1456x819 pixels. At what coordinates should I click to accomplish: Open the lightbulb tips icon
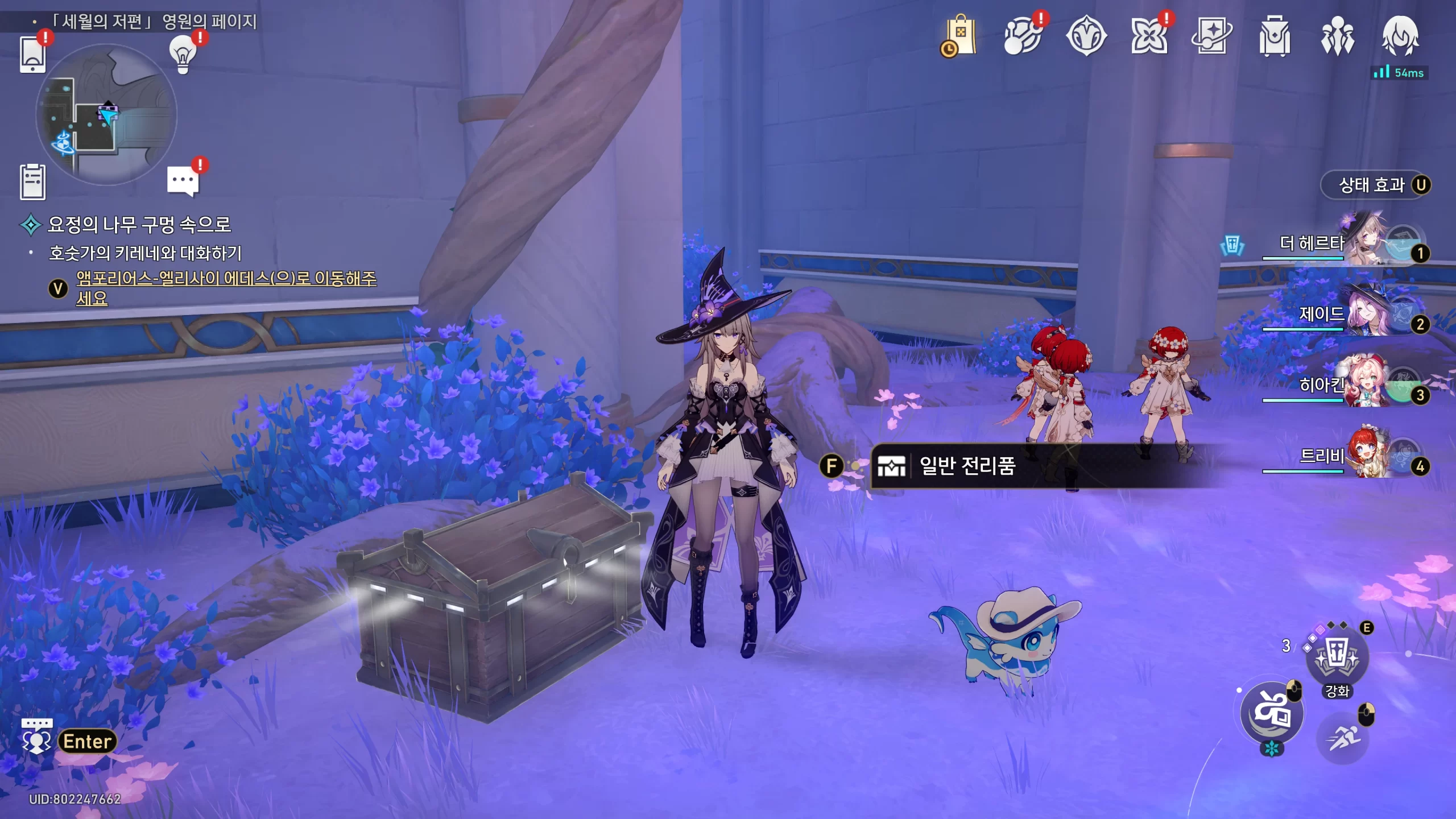pyautogui.click(x=183, y=54)
